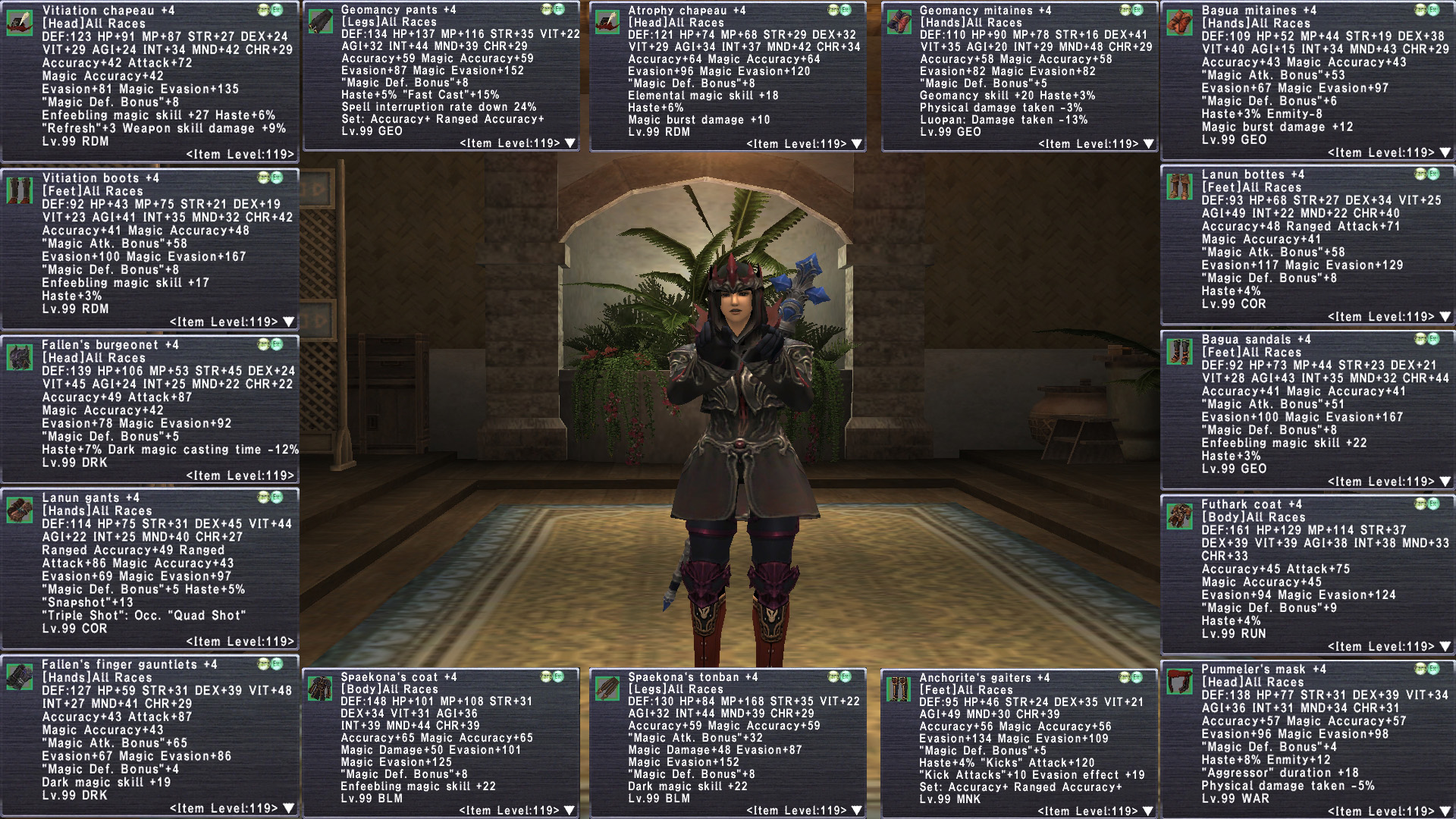Choose the Atrophy chapeau +4 icon
Viewport: 1456px width, 819px height.
[607, 22]
